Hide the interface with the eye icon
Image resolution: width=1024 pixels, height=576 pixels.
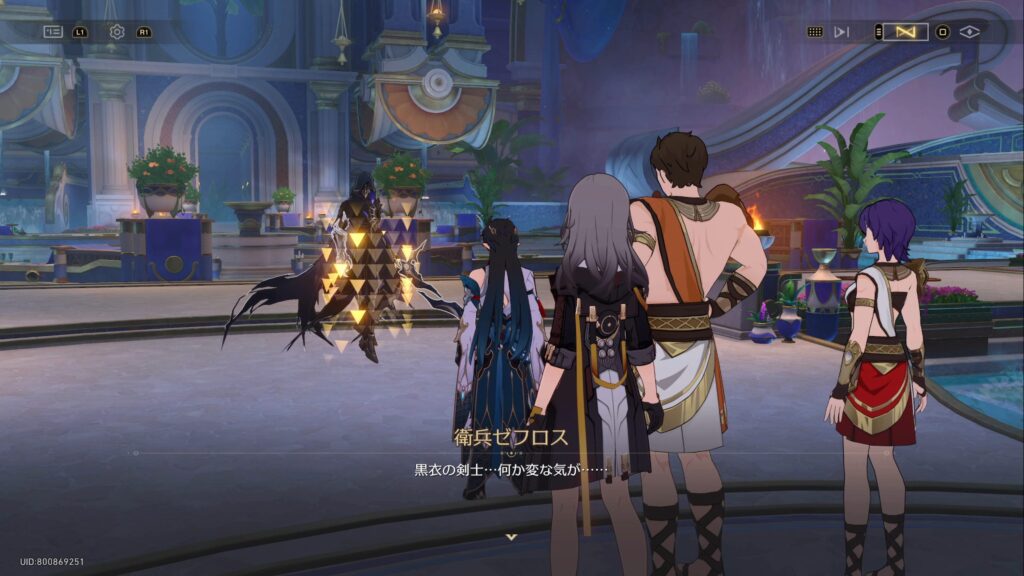969,32
